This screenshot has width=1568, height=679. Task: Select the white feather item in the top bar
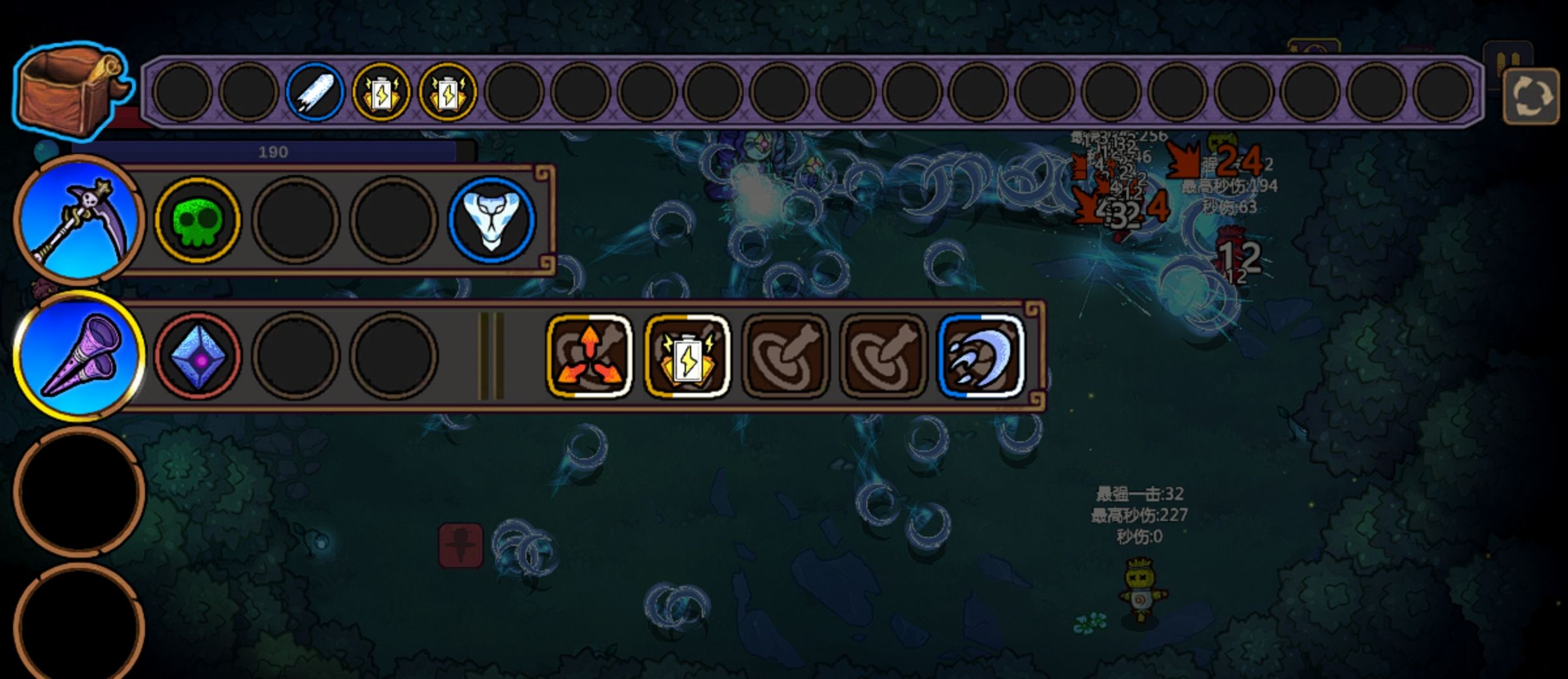click(314, 92)
